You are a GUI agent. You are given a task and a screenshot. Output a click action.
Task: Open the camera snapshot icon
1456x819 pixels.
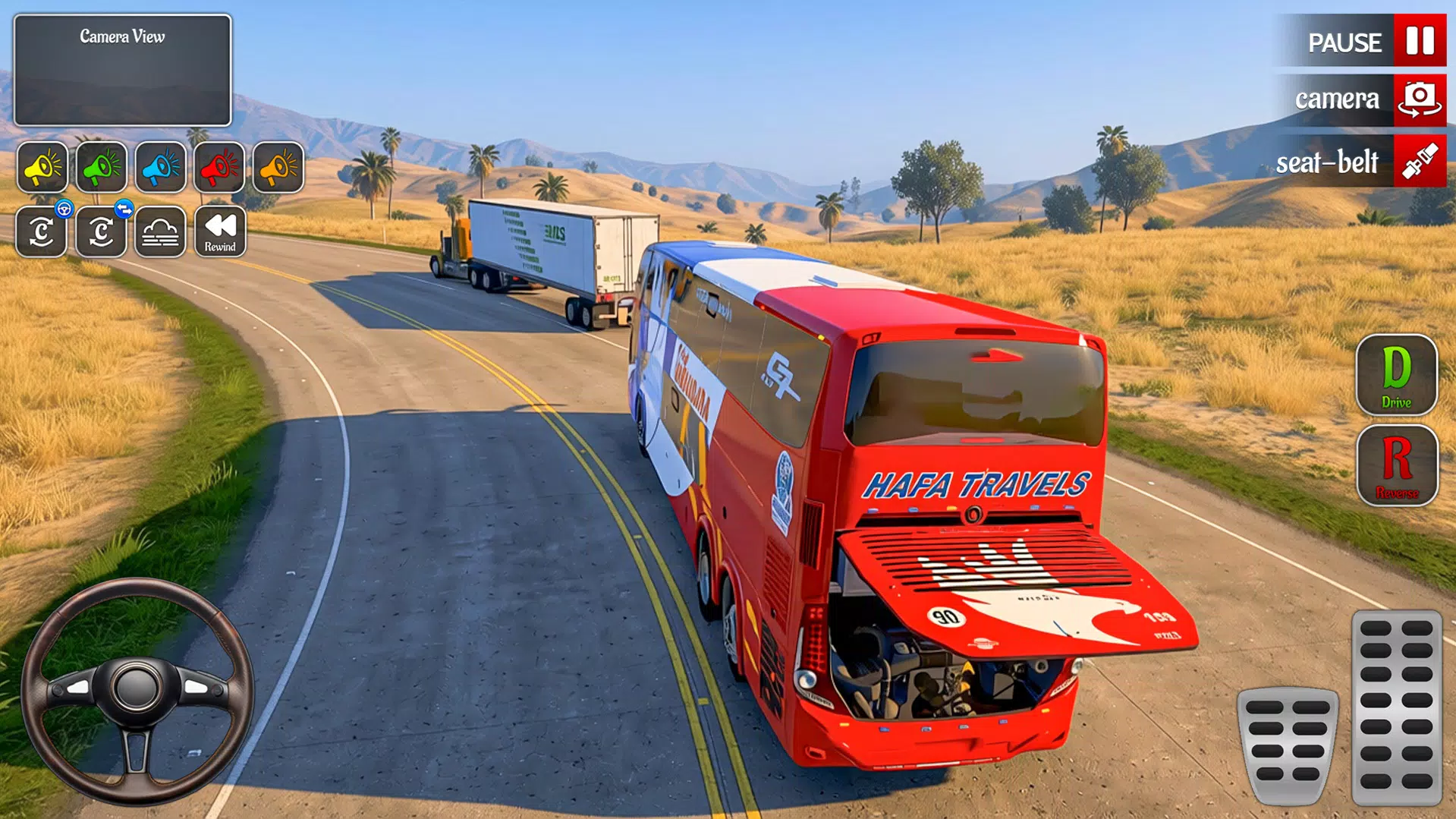pyautogui.click(x=1420, y=99)
